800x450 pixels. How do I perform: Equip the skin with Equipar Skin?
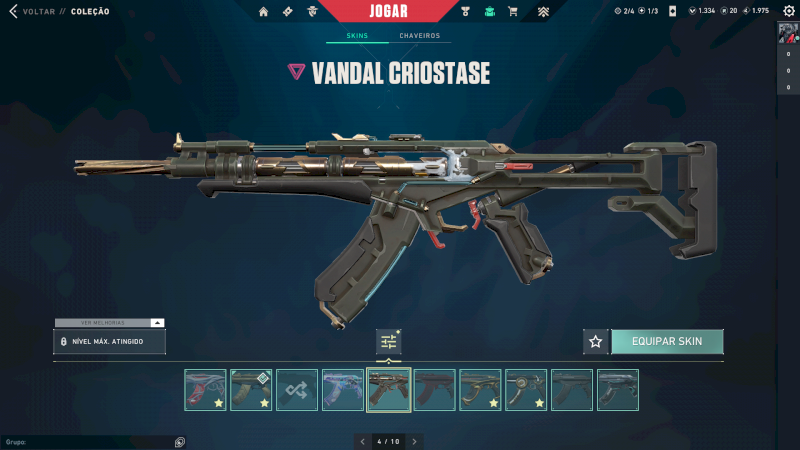coord(667,341)
